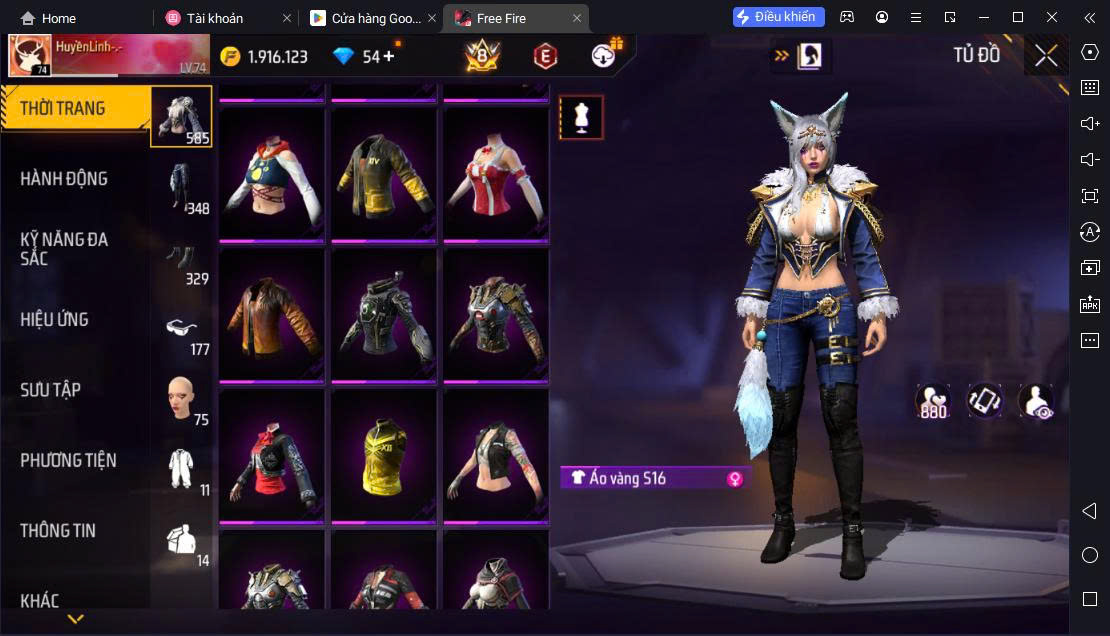1110x636 pixels.
Task: Toggle the character view eye icon
Action: [x=1036, y=401]
